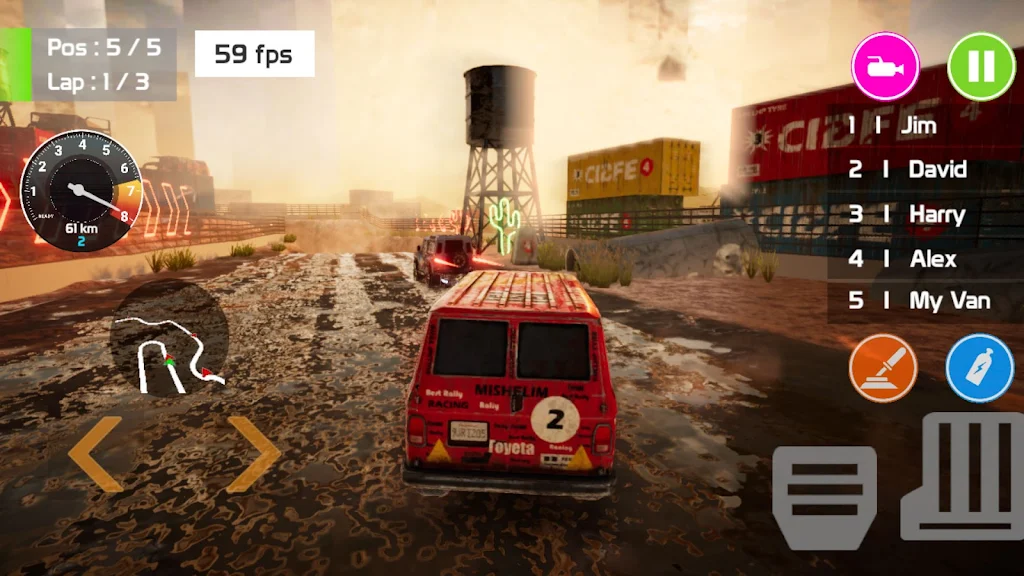Select Jim in the leaderboard
The height and width of the screenshot is (576, 1024).
point(918,126)
